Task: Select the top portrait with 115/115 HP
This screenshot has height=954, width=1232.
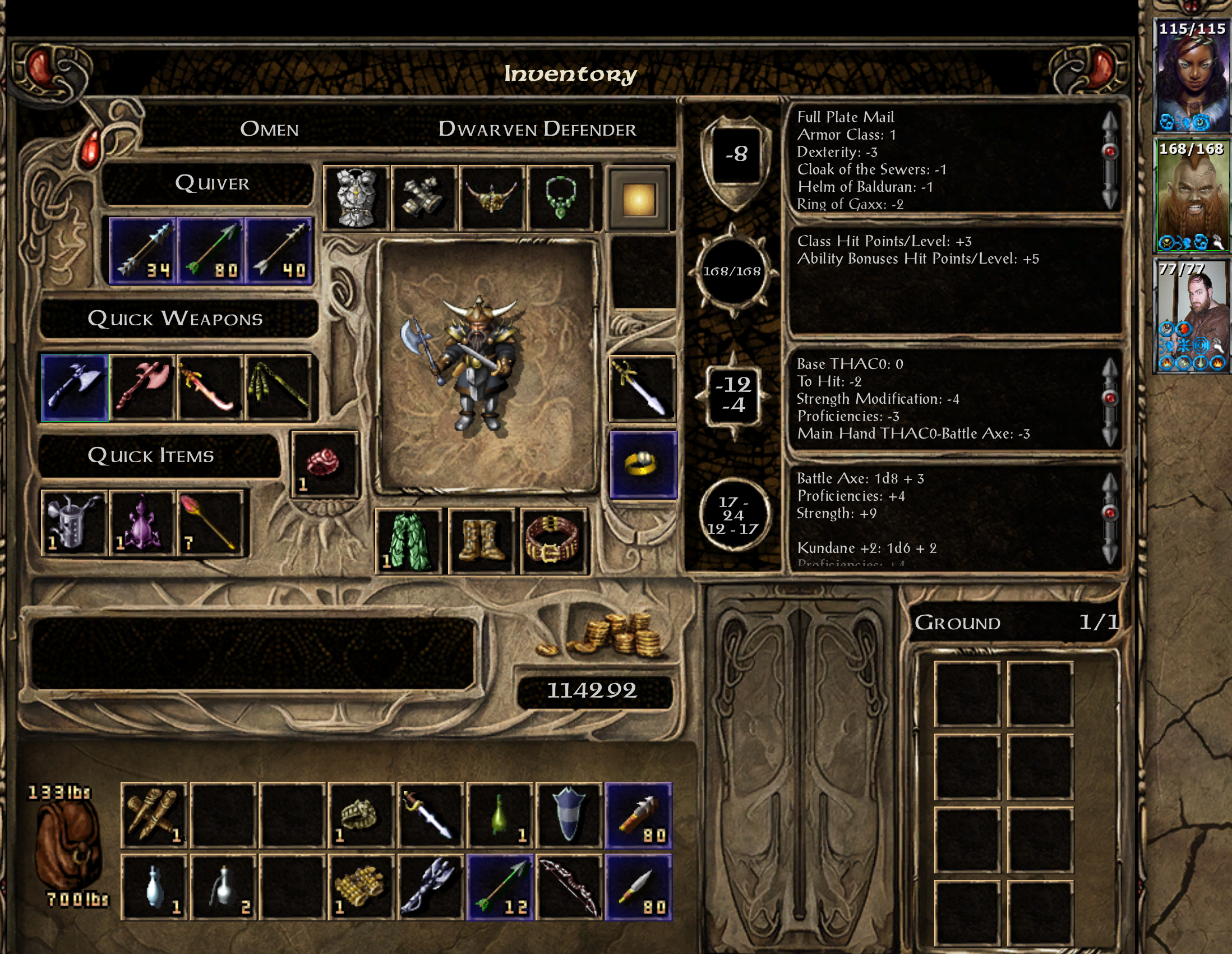Action: [1193, 75]
